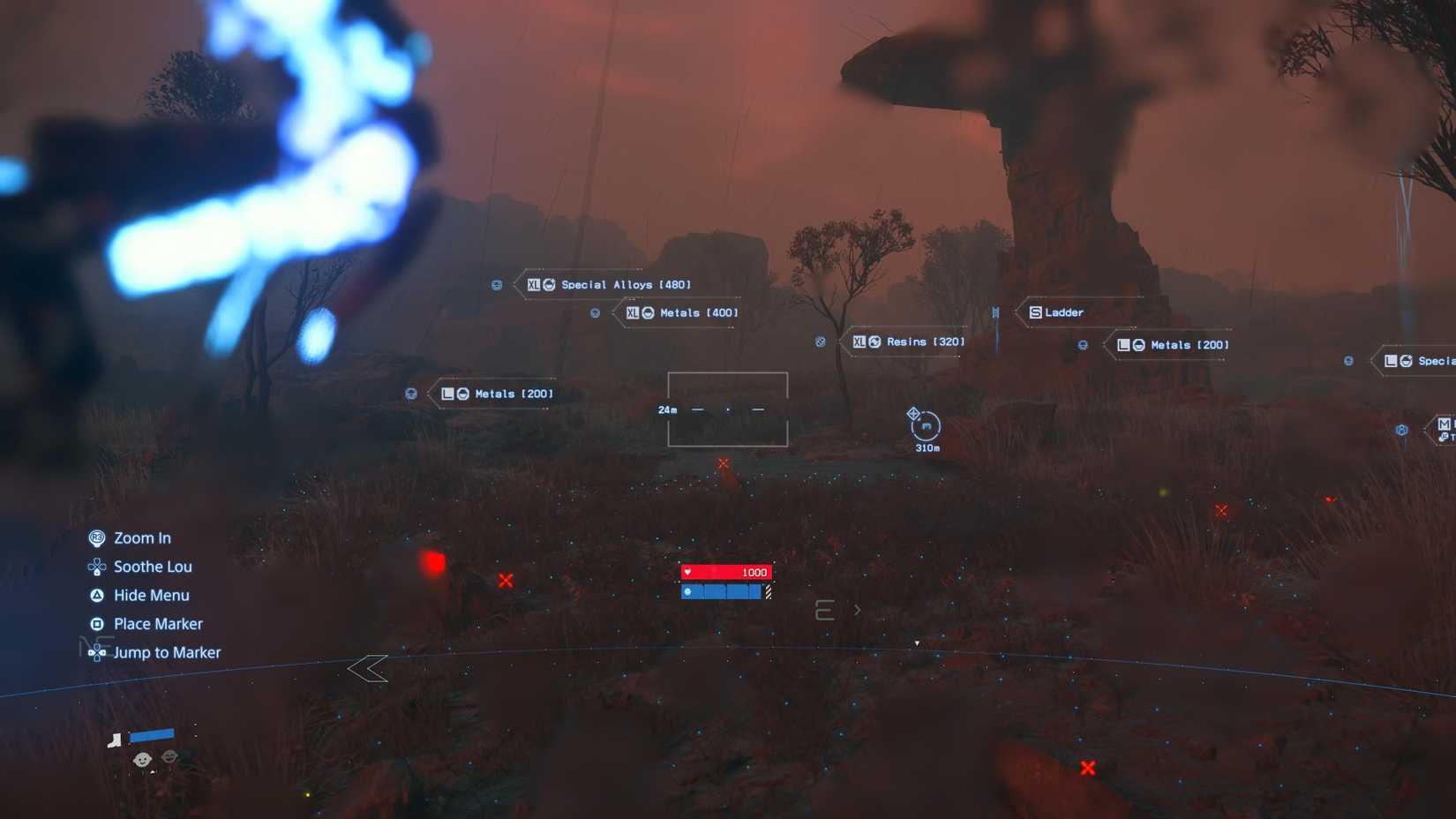Click the Place Marker option

coord(159,623)
